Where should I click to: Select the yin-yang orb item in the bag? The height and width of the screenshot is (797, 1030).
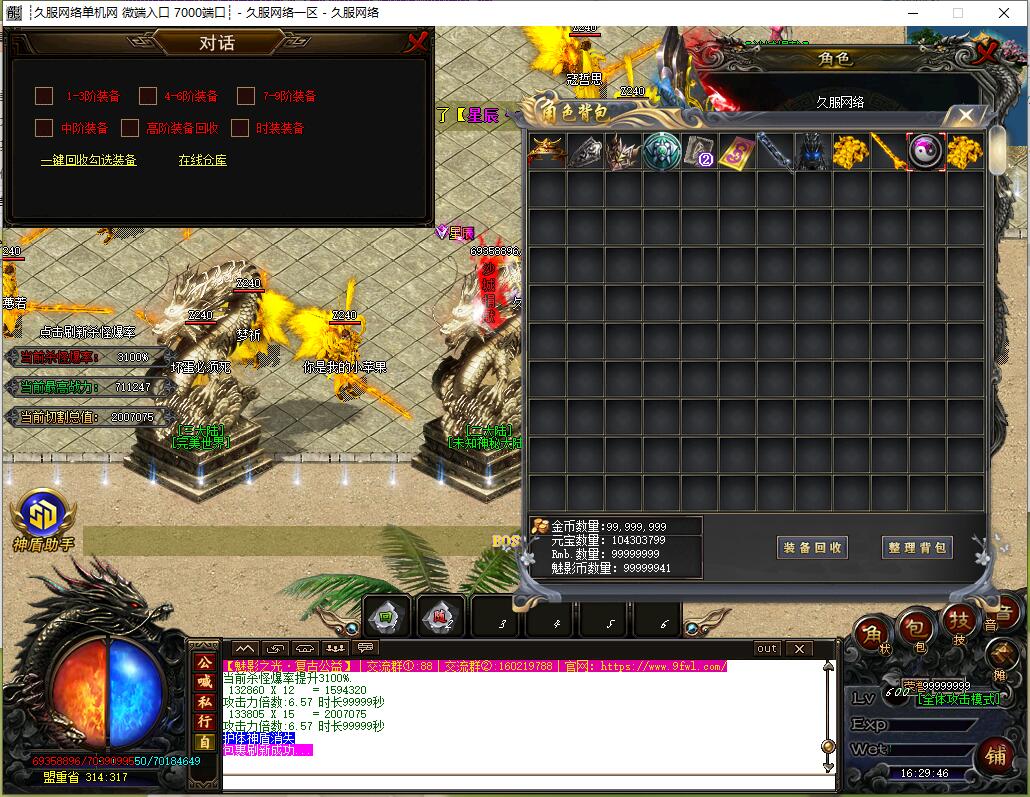(926, 151)
